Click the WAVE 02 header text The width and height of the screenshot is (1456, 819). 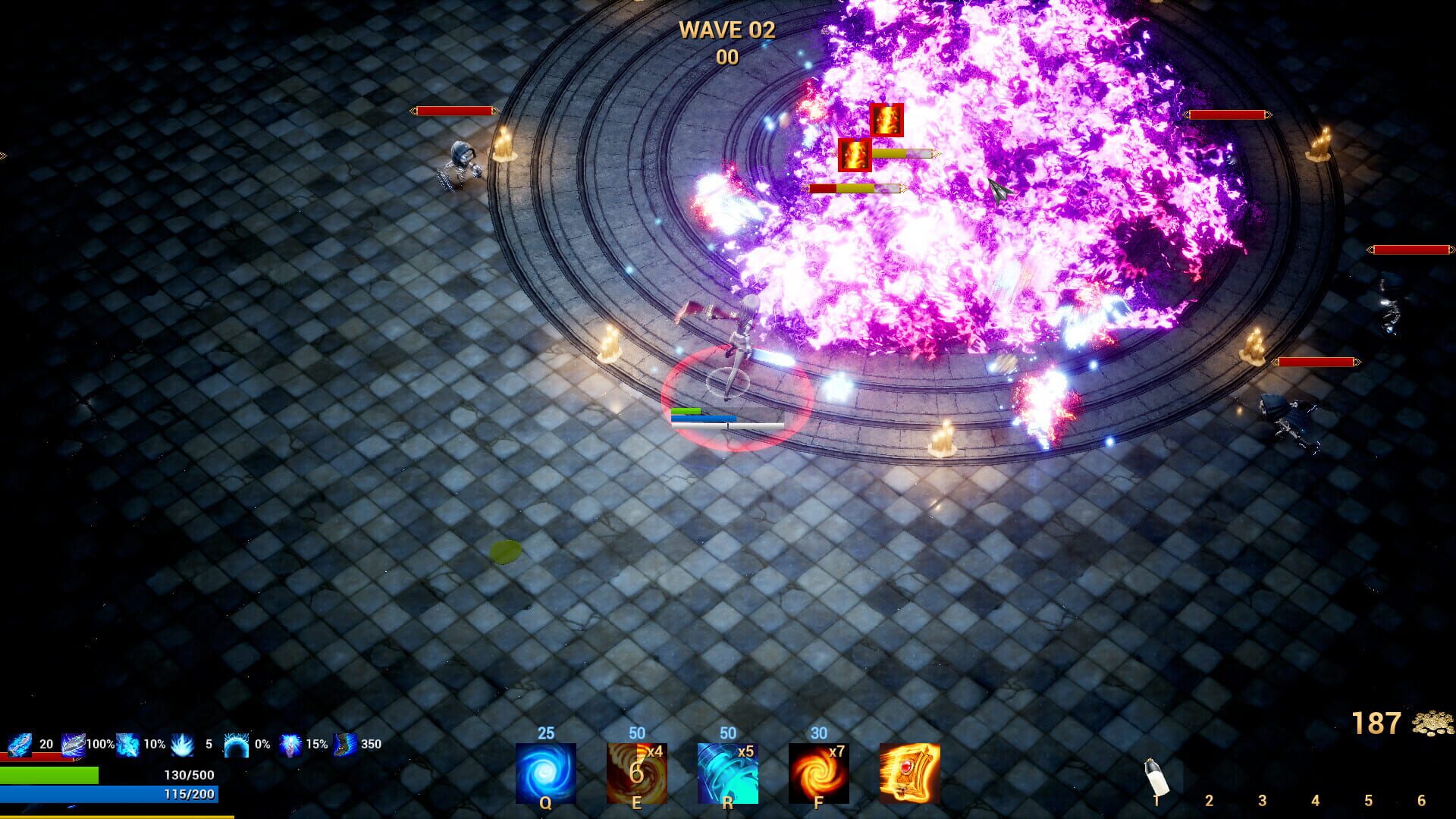(x=726, y=30)
